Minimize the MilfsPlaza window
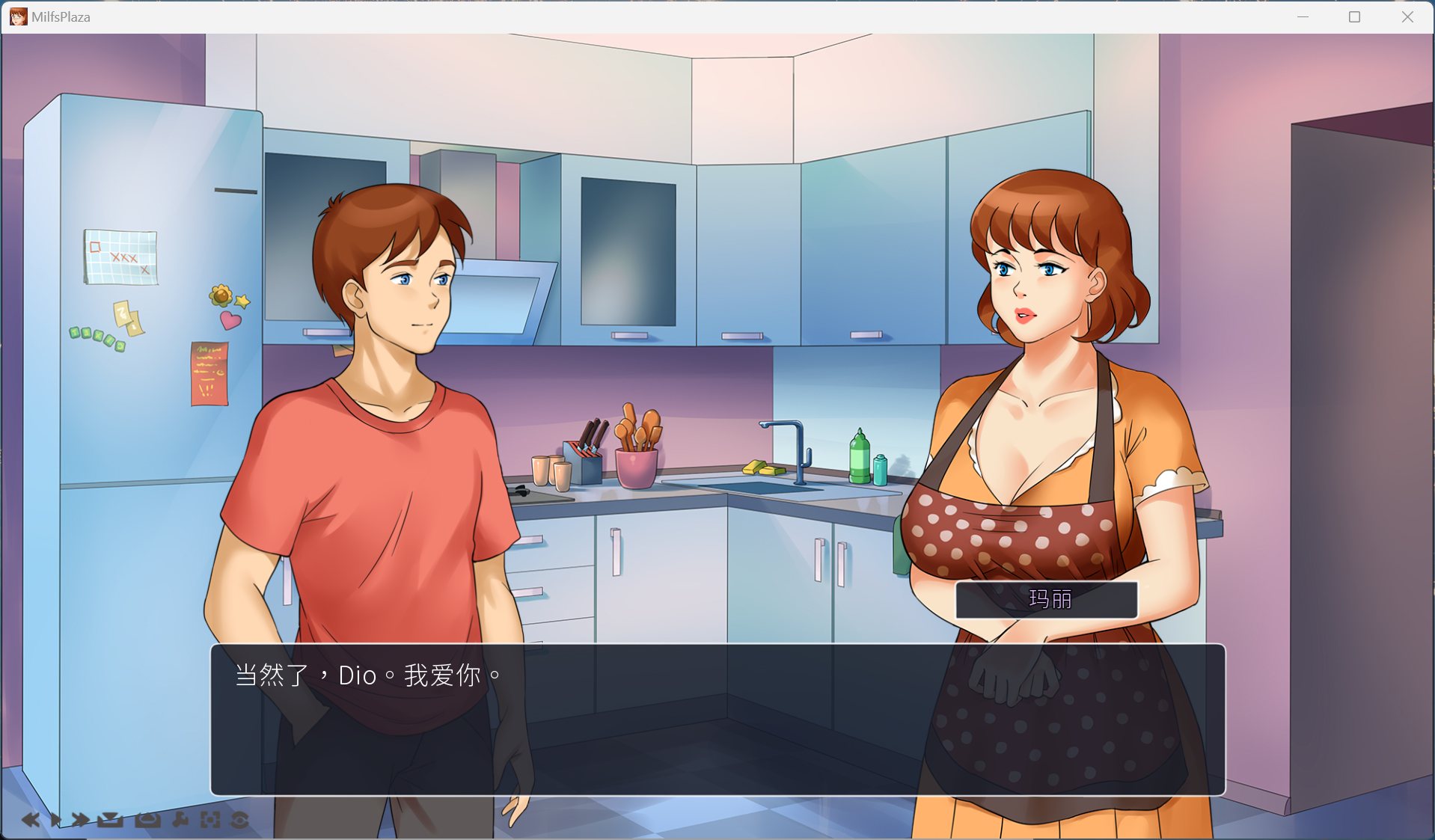The image size is (1435, 840). click(x=1302, y=16)
